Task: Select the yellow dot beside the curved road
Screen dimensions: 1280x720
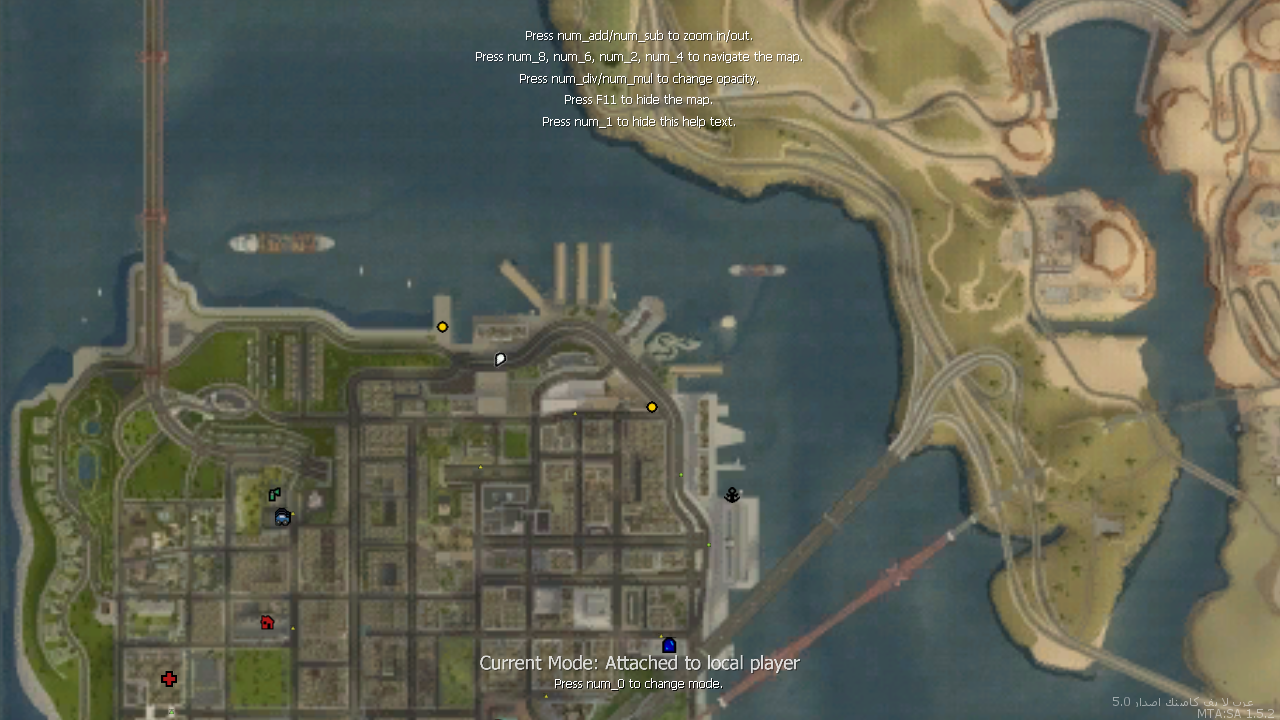Action: coord(652,407)
